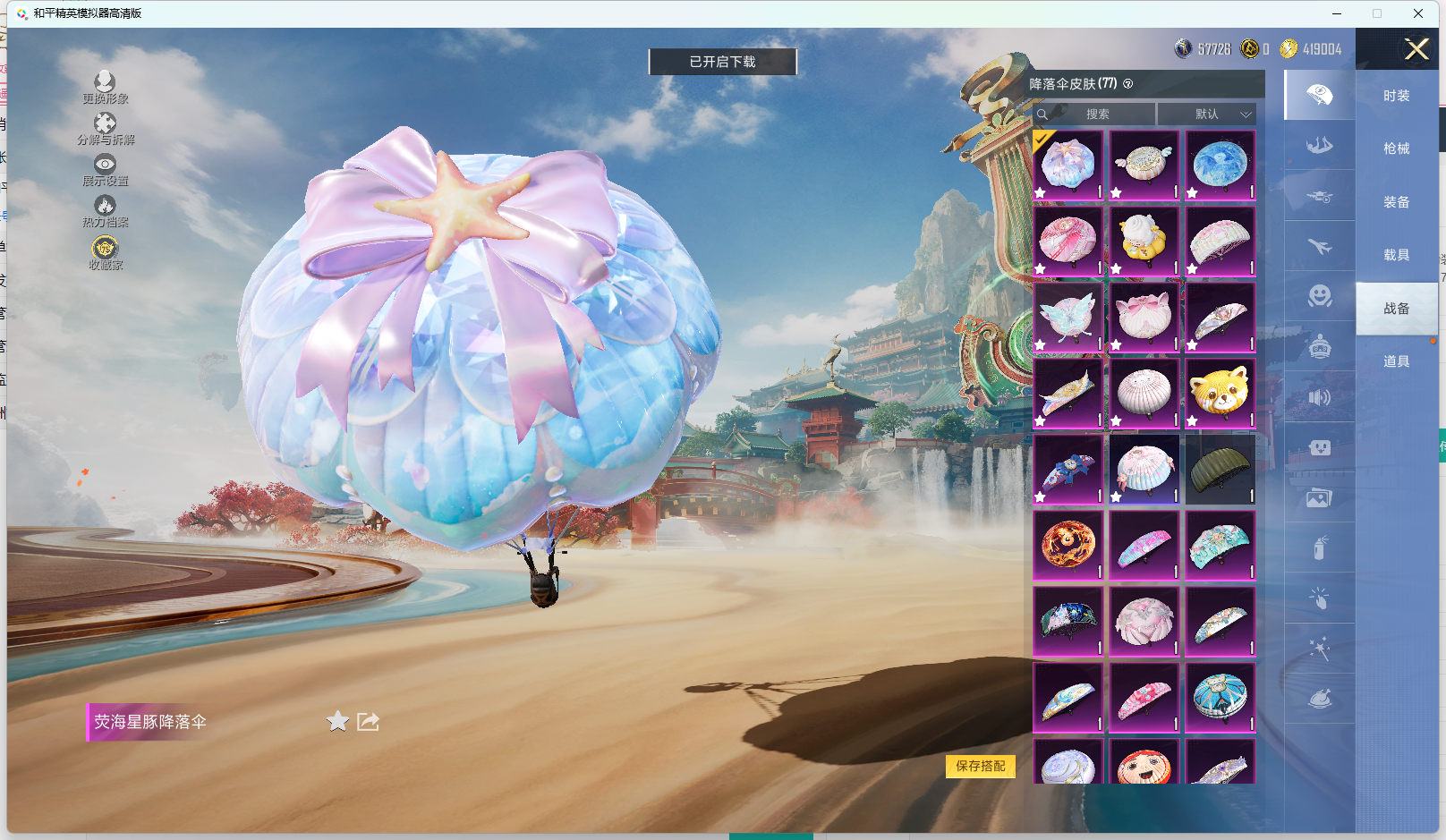Open 展示设置 display settings
Screen dimensions: 1446x840
tap(105, 170)
